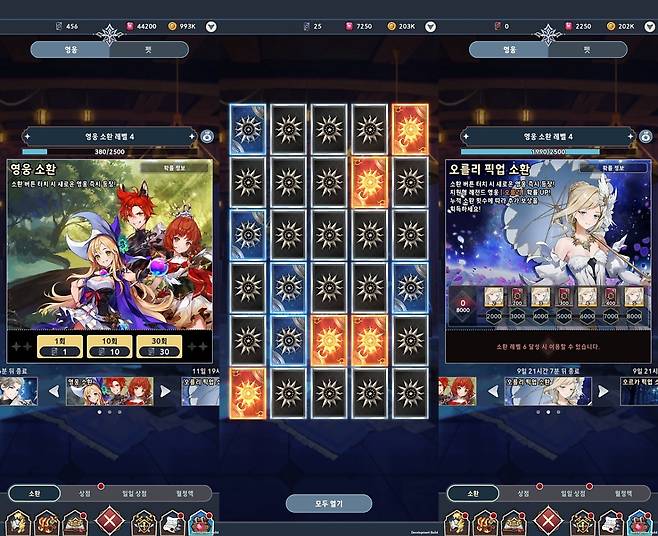Expand the currency dropdown beside 993K
658x536 pixels.
(x=211, y=27)
